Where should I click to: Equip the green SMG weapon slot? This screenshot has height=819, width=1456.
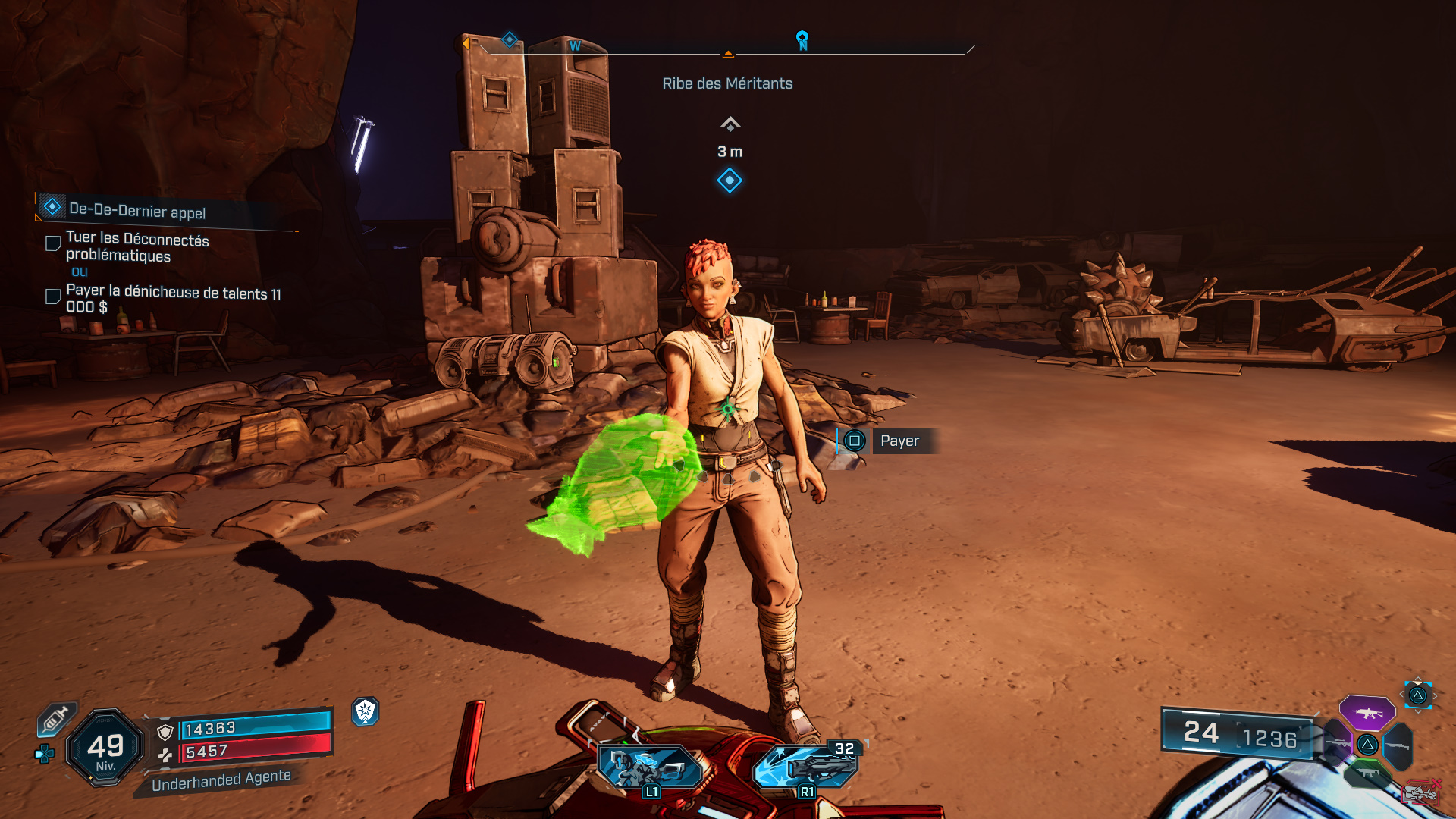click(x=1368, y=773)
